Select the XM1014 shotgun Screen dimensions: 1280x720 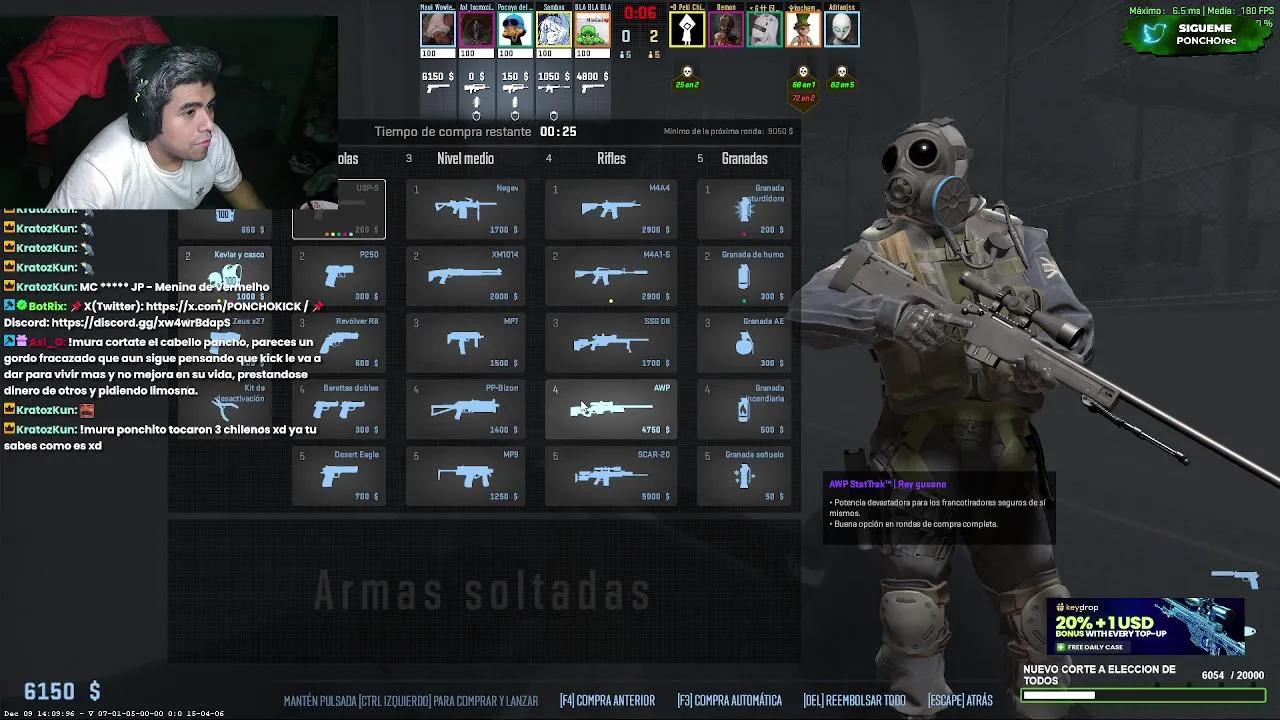465,274
